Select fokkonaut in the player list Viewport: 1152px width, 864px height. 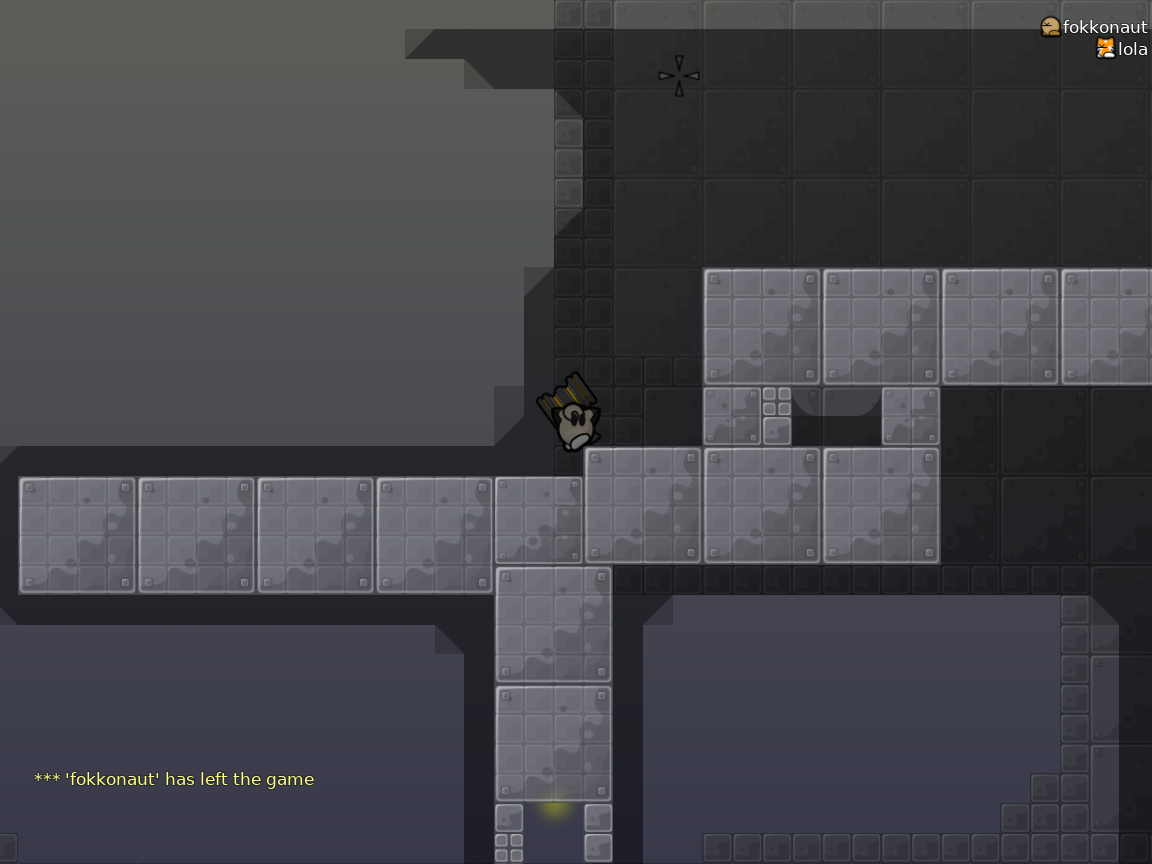point(1104,27)
